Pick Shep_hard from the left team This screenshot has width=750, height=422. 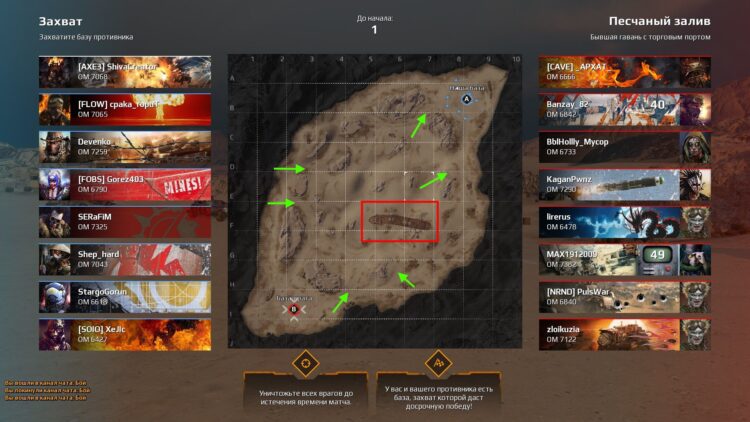coord(125,259)
